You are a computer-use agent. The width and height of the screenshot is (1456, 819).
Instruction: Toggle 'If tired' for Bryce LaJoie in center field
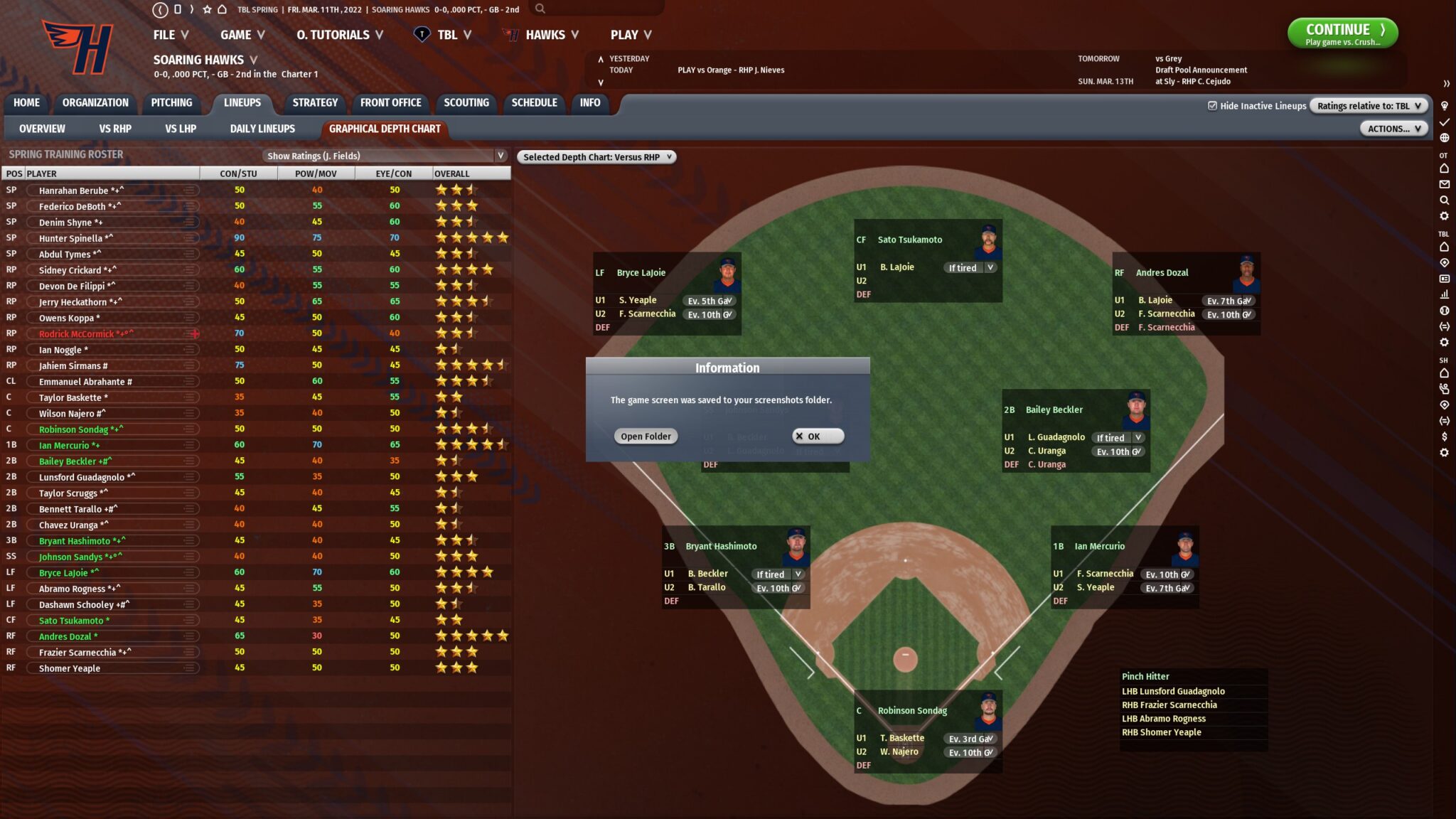[969, 267]
